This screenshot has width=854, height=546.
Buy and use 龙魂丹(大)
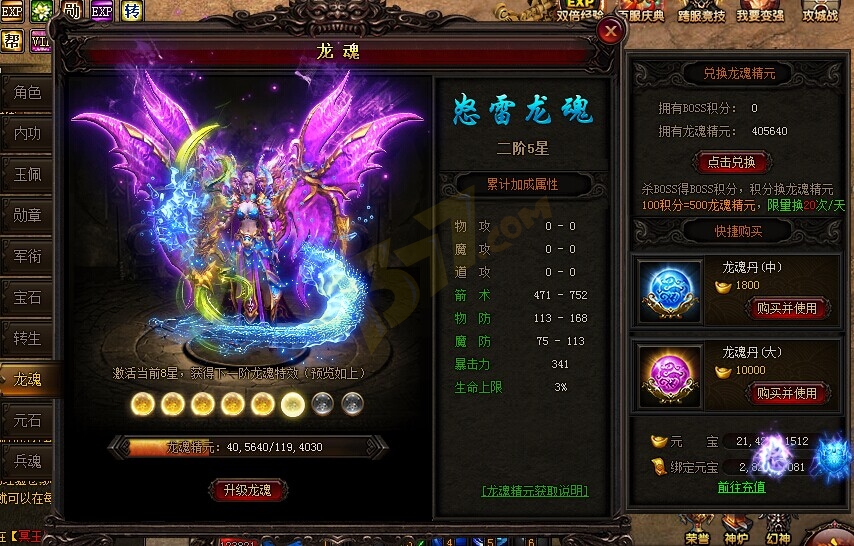[x=787, y=394]
